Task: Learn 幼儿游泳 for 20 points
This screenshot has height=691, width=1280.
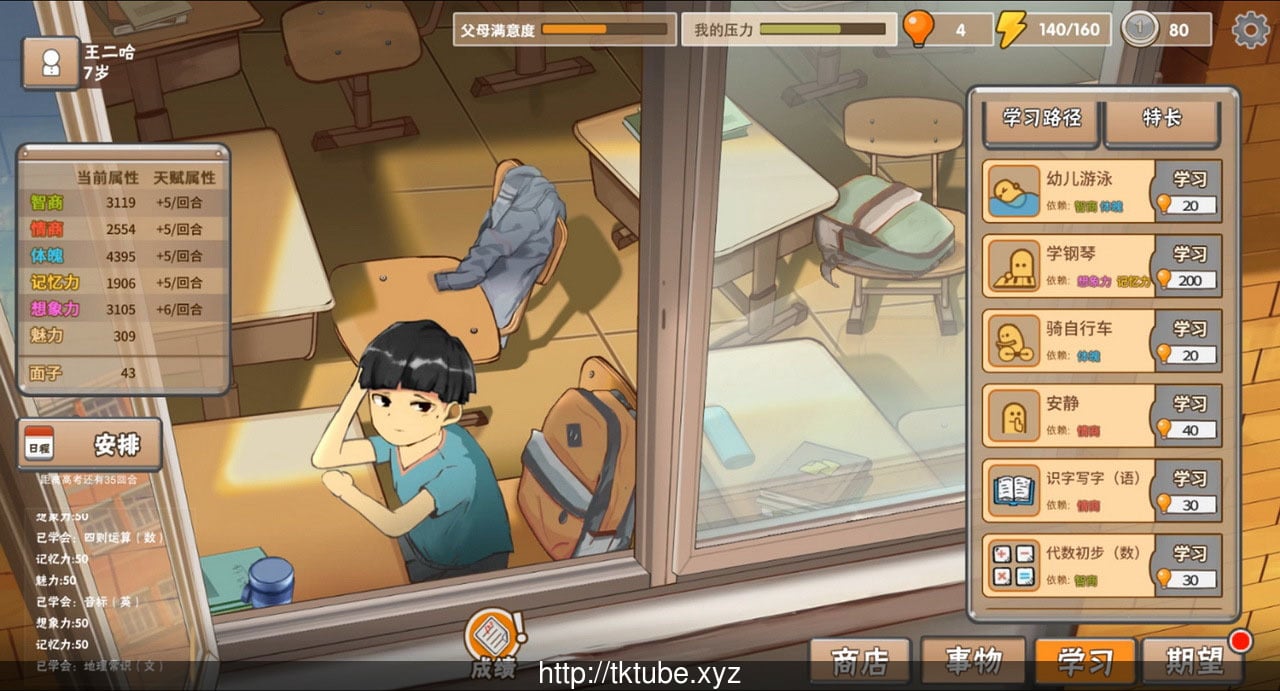Action: [x=1189, y=191]
